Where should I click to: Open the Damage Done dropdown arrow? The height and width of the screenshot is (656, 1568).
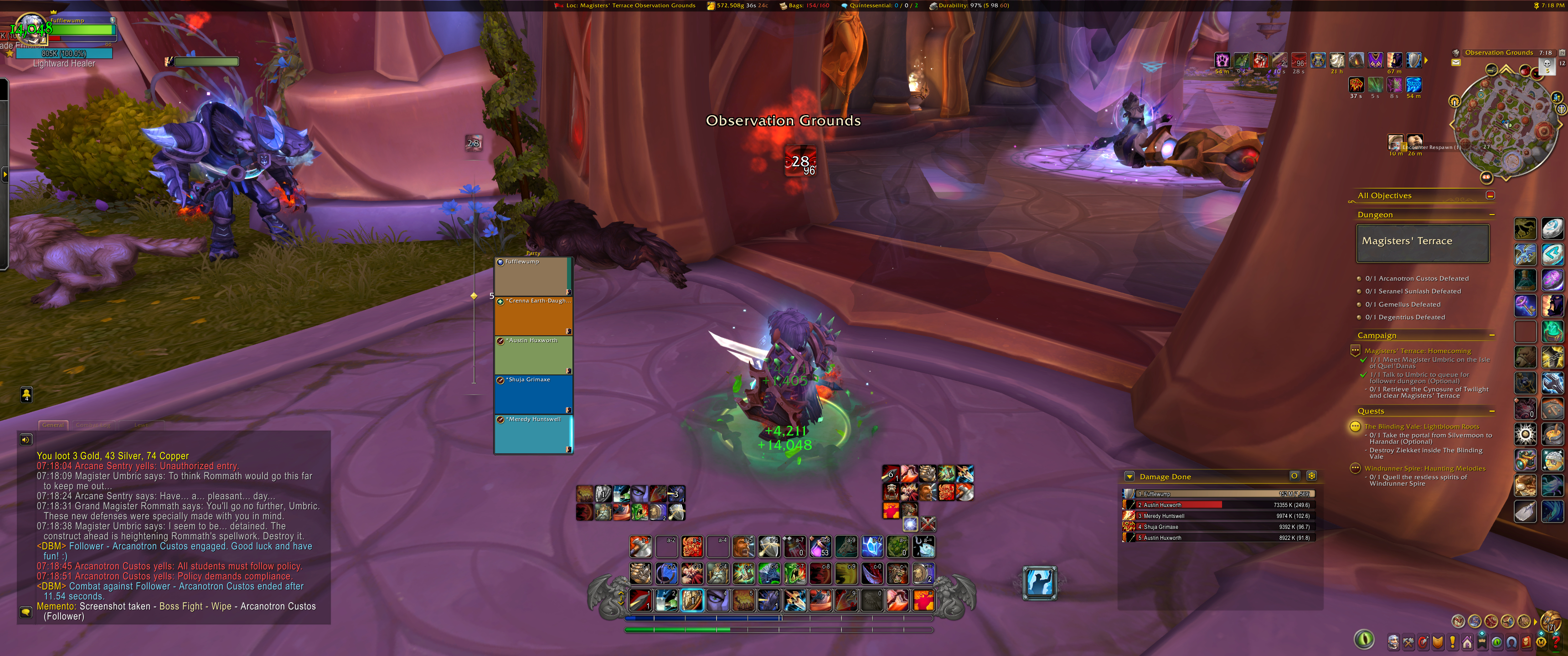(x=1130, y=477)
